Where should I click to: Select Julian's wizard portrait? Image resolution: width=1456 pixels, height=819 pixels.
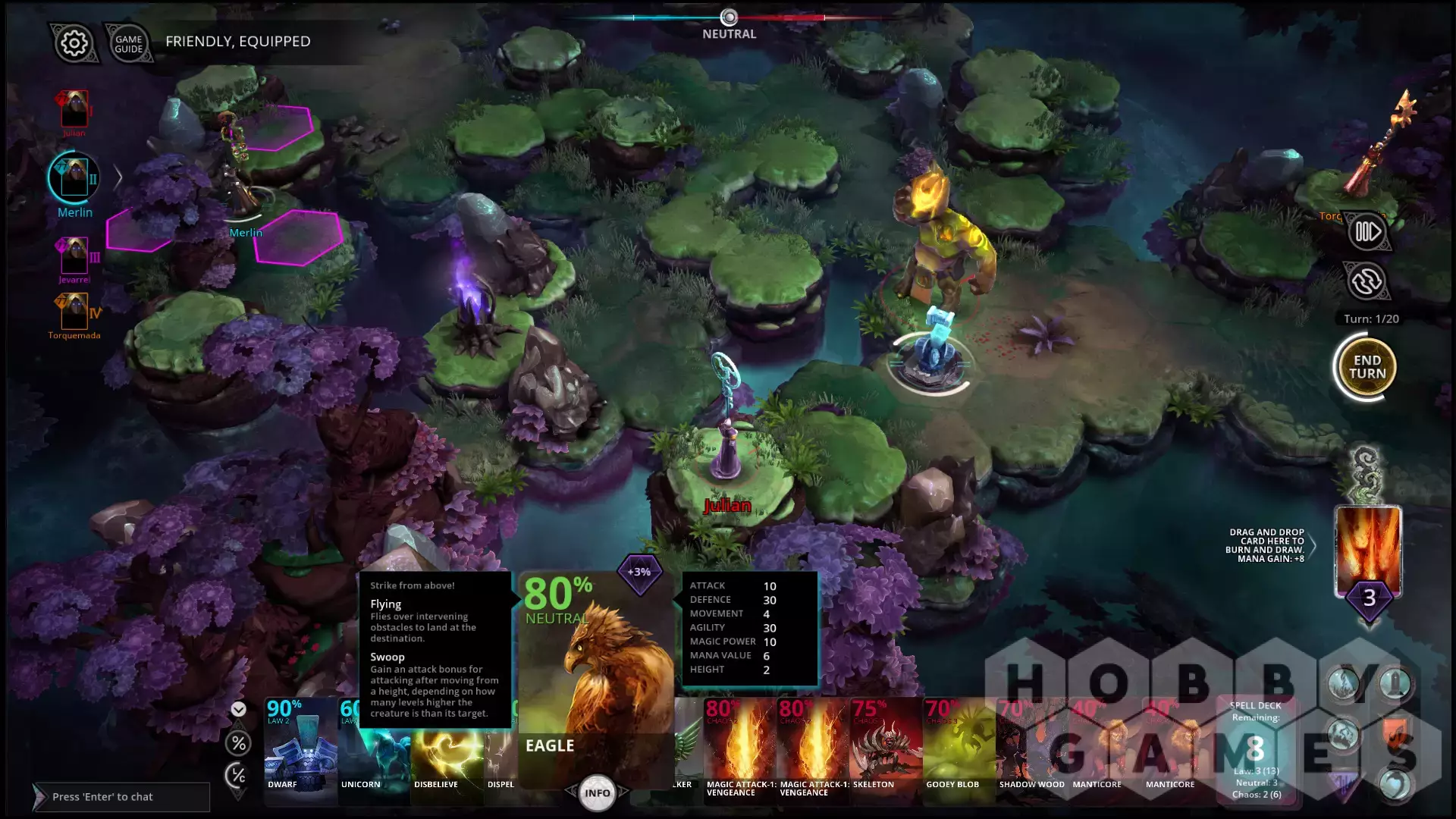74,110
